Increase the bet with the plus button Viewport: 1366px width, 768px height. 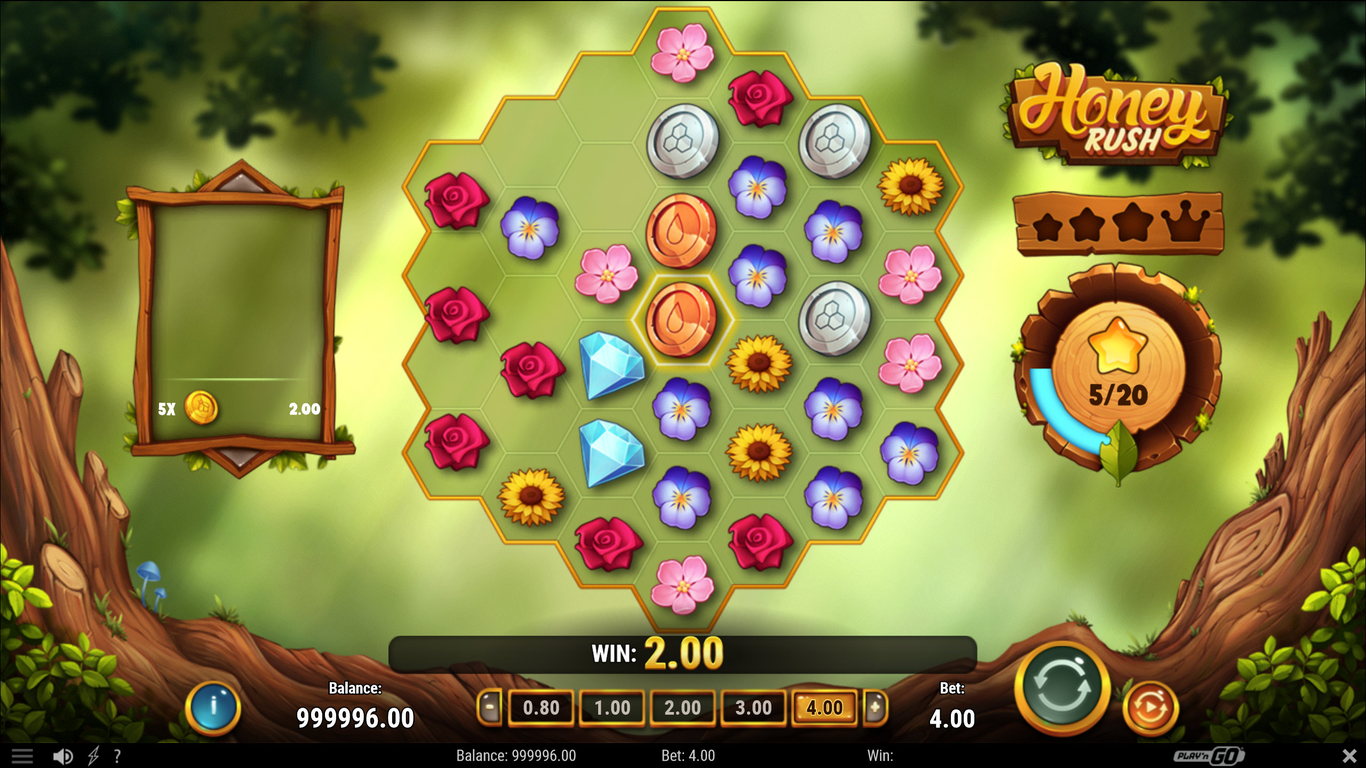875,708
